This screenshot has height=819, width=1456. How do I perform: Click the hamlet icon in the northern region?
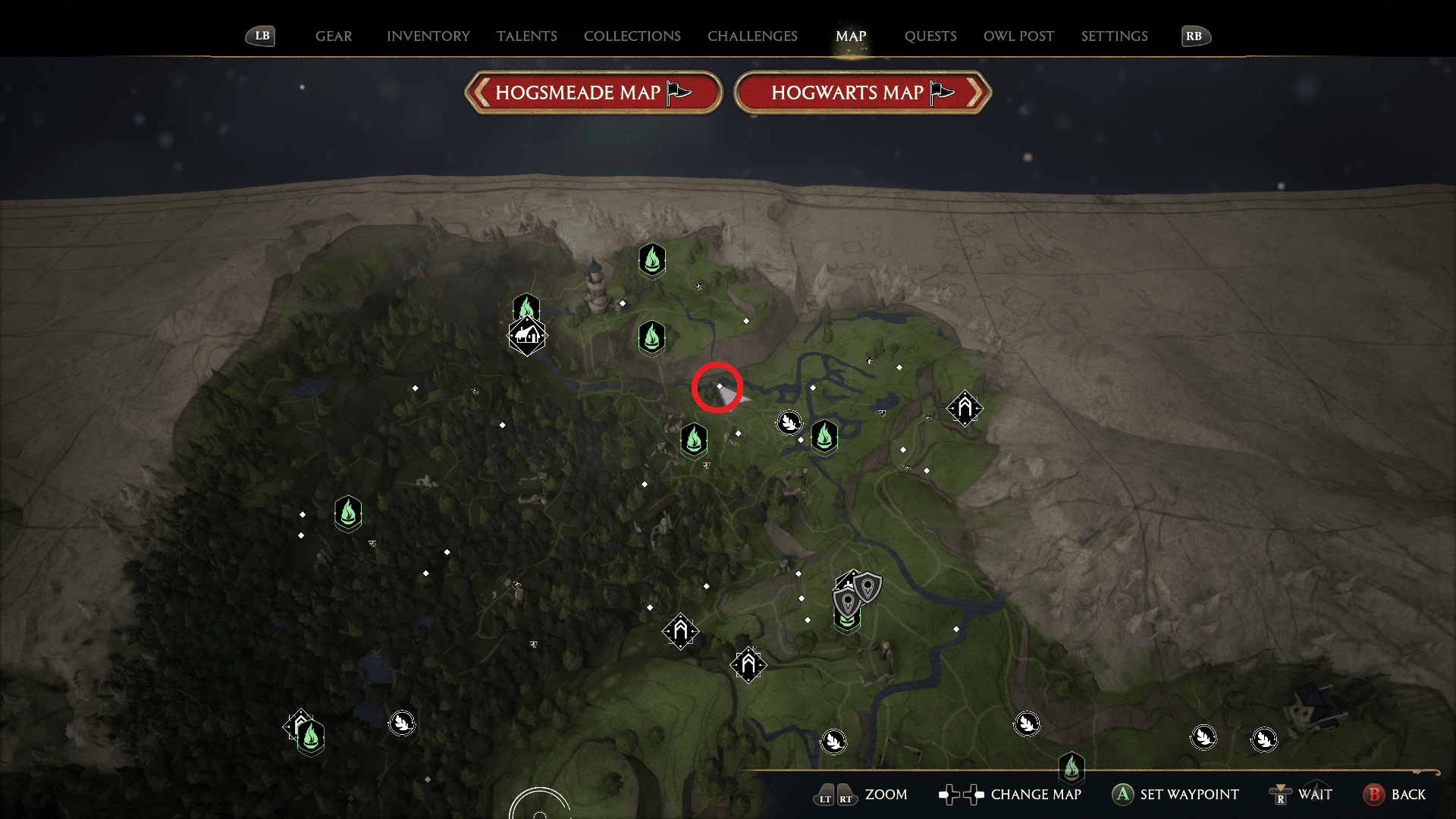click(x=526, y=334)
